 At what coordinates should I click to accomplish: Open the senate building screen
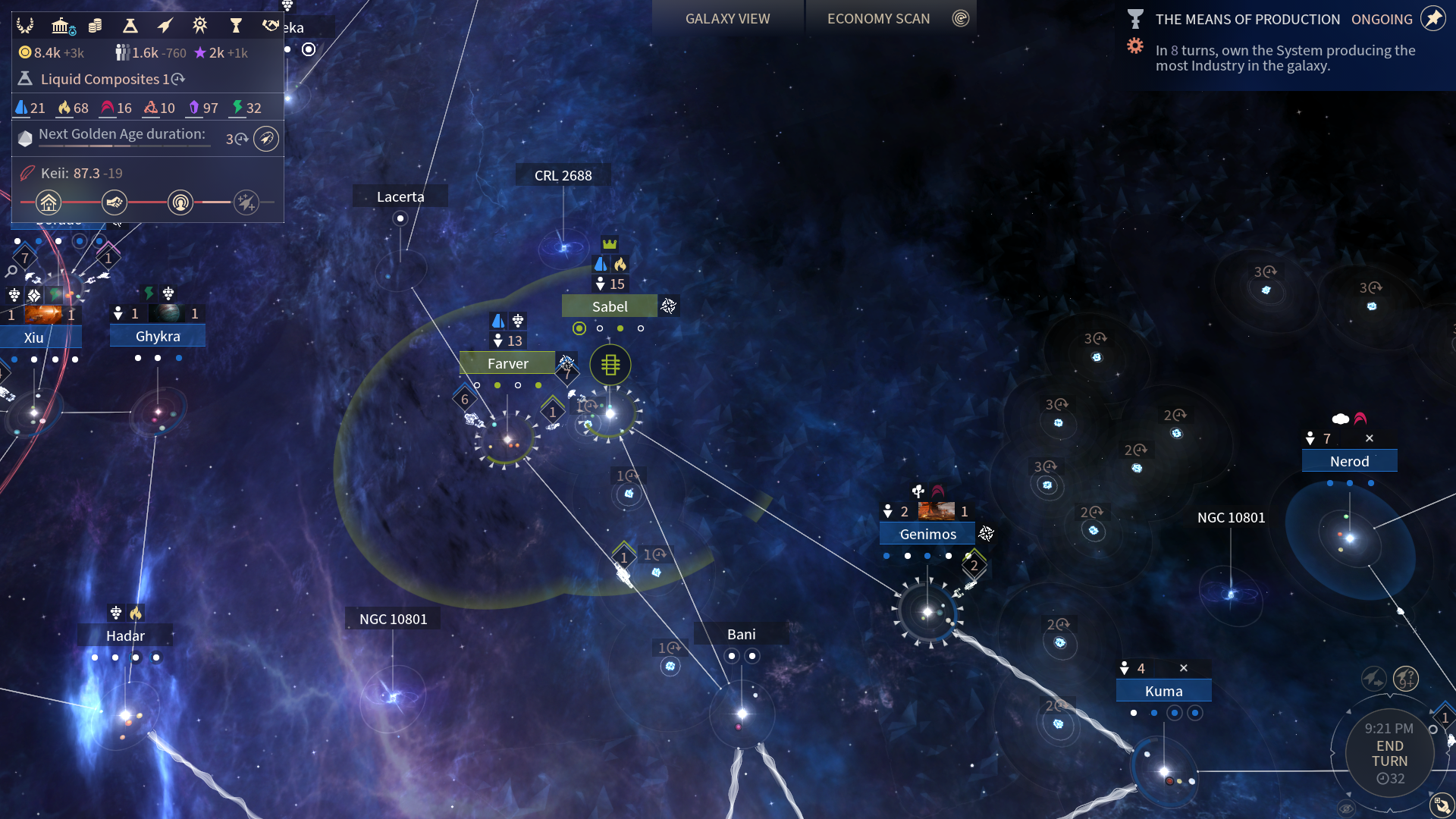(61, 26)
